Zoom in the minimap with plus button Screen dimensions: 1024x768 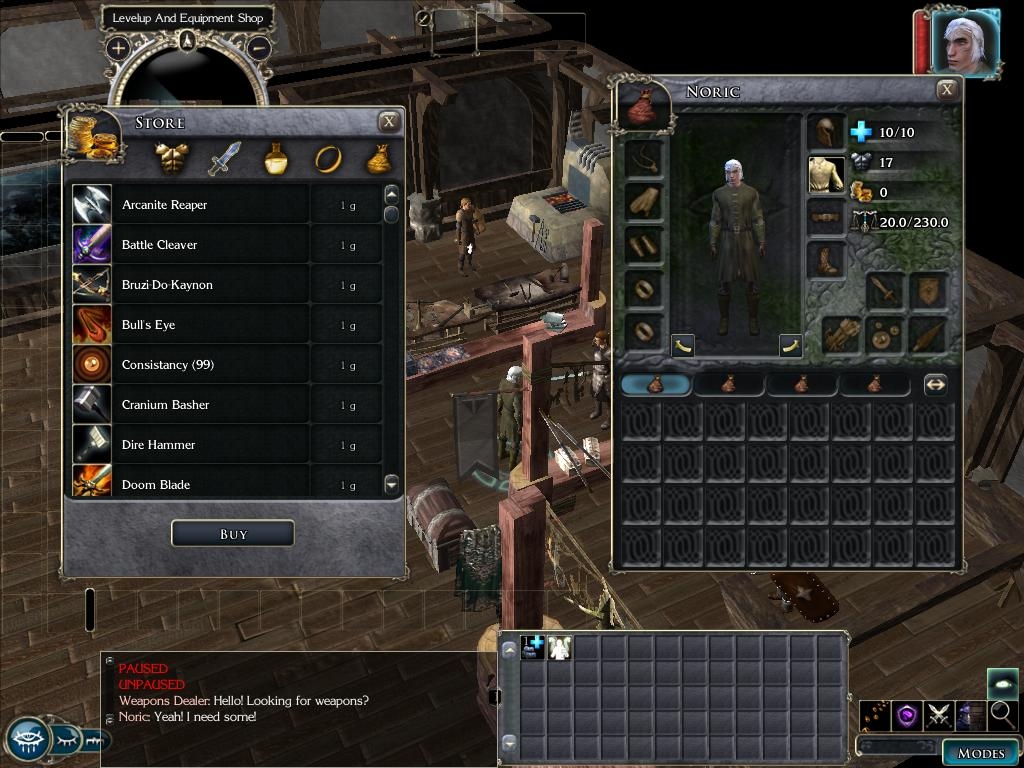(x=118, y=47)
